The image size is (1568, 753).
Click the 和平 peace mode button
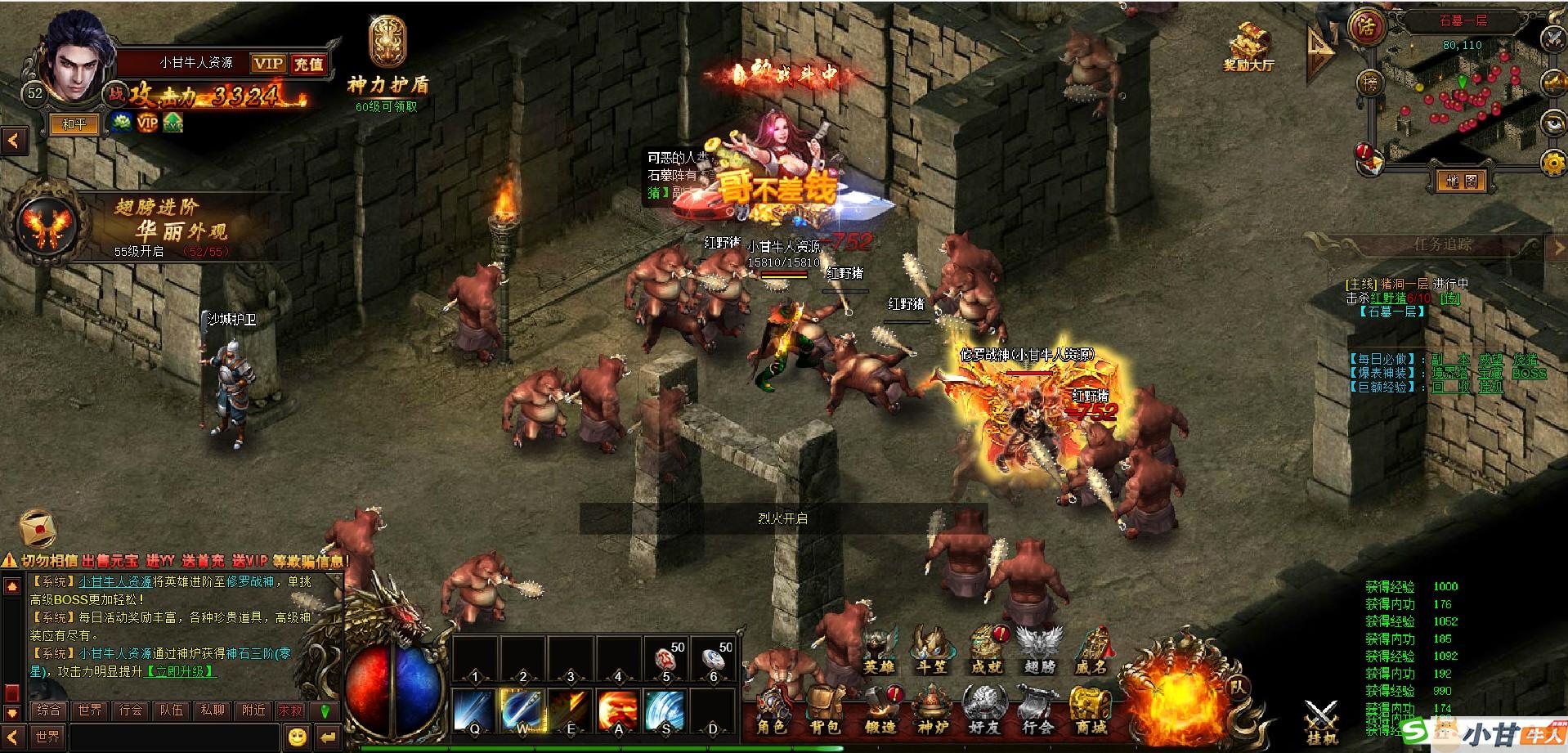pos(74,124)
